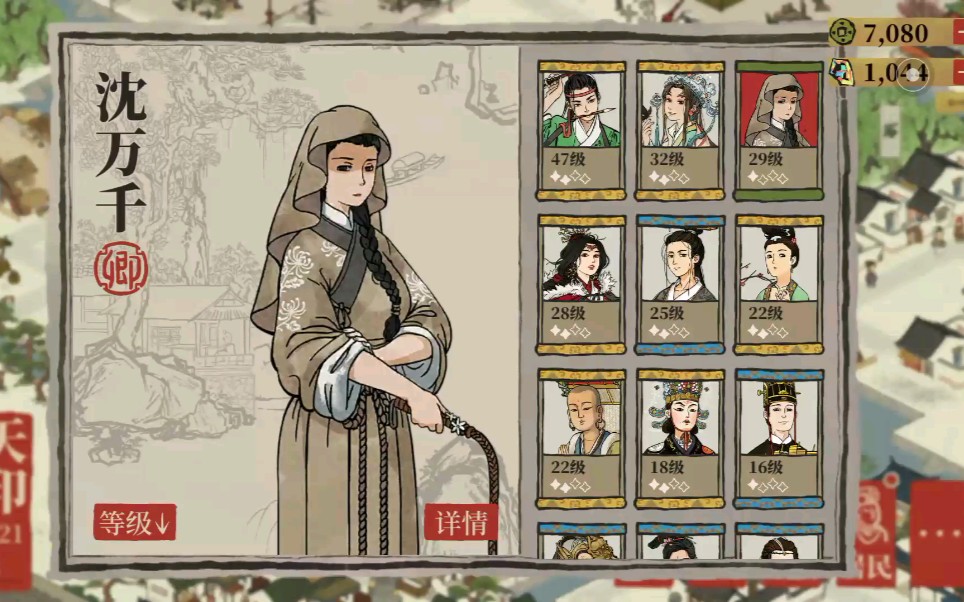
Task: Pick the level 28 character card
Action: 581,284
